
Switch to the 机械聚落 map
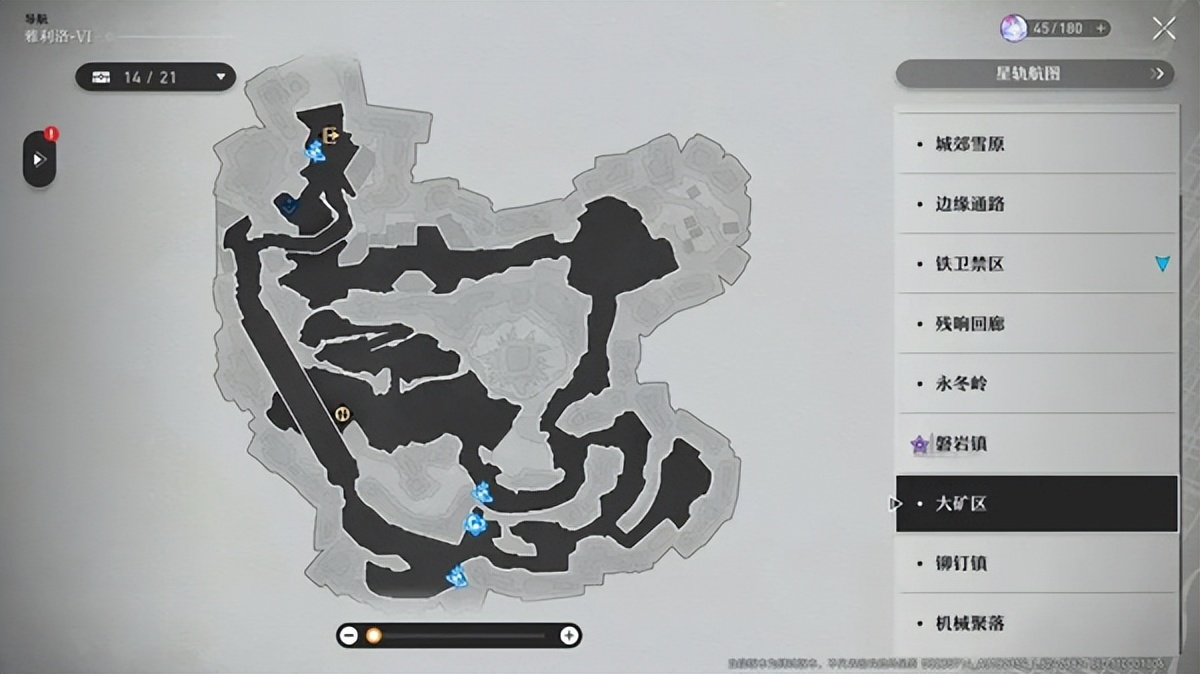(1036, 623)
